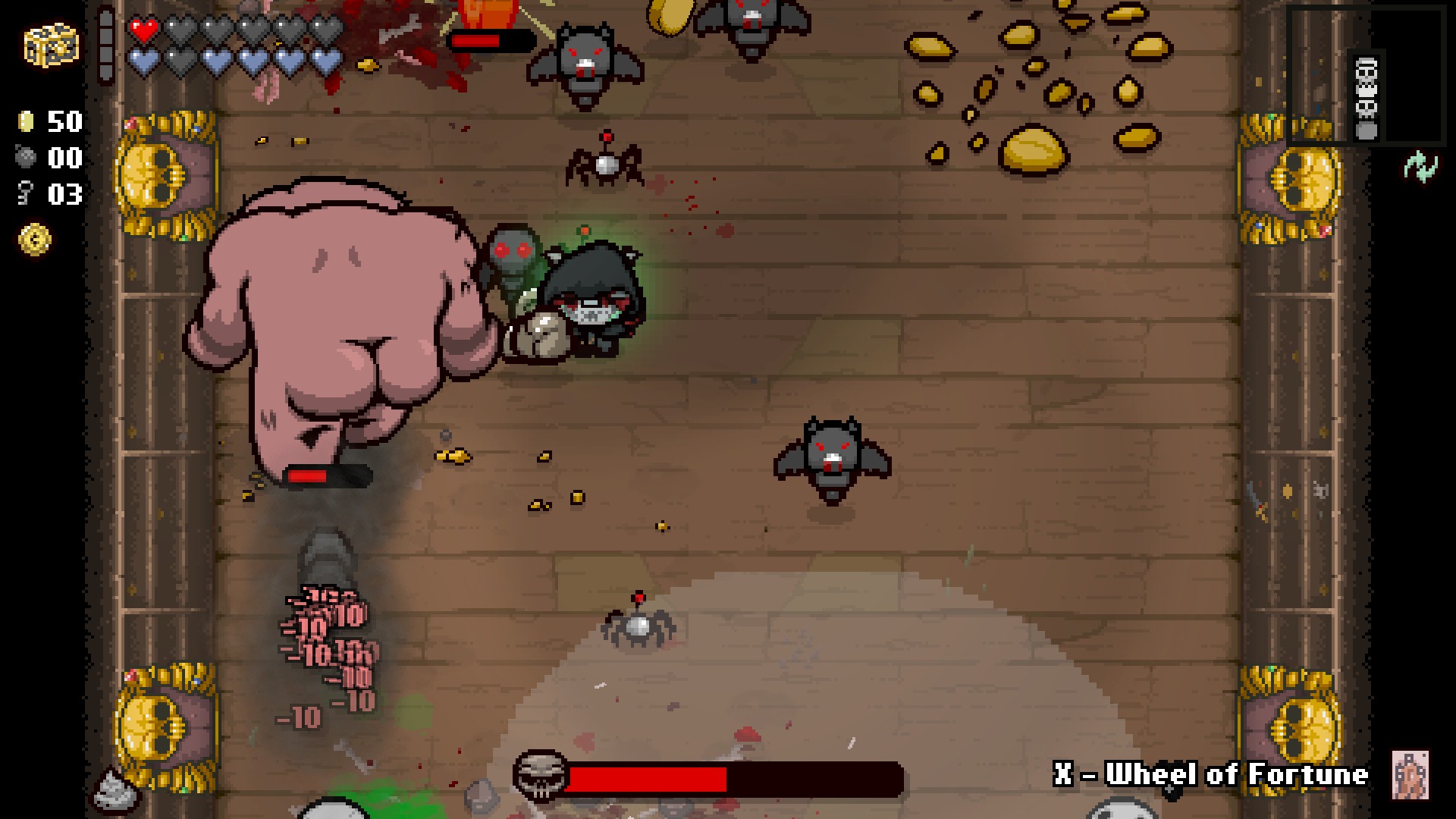The image size is (1456, 819).
Task: Click the green swirling arrows icon
Action: (1419, 166)
